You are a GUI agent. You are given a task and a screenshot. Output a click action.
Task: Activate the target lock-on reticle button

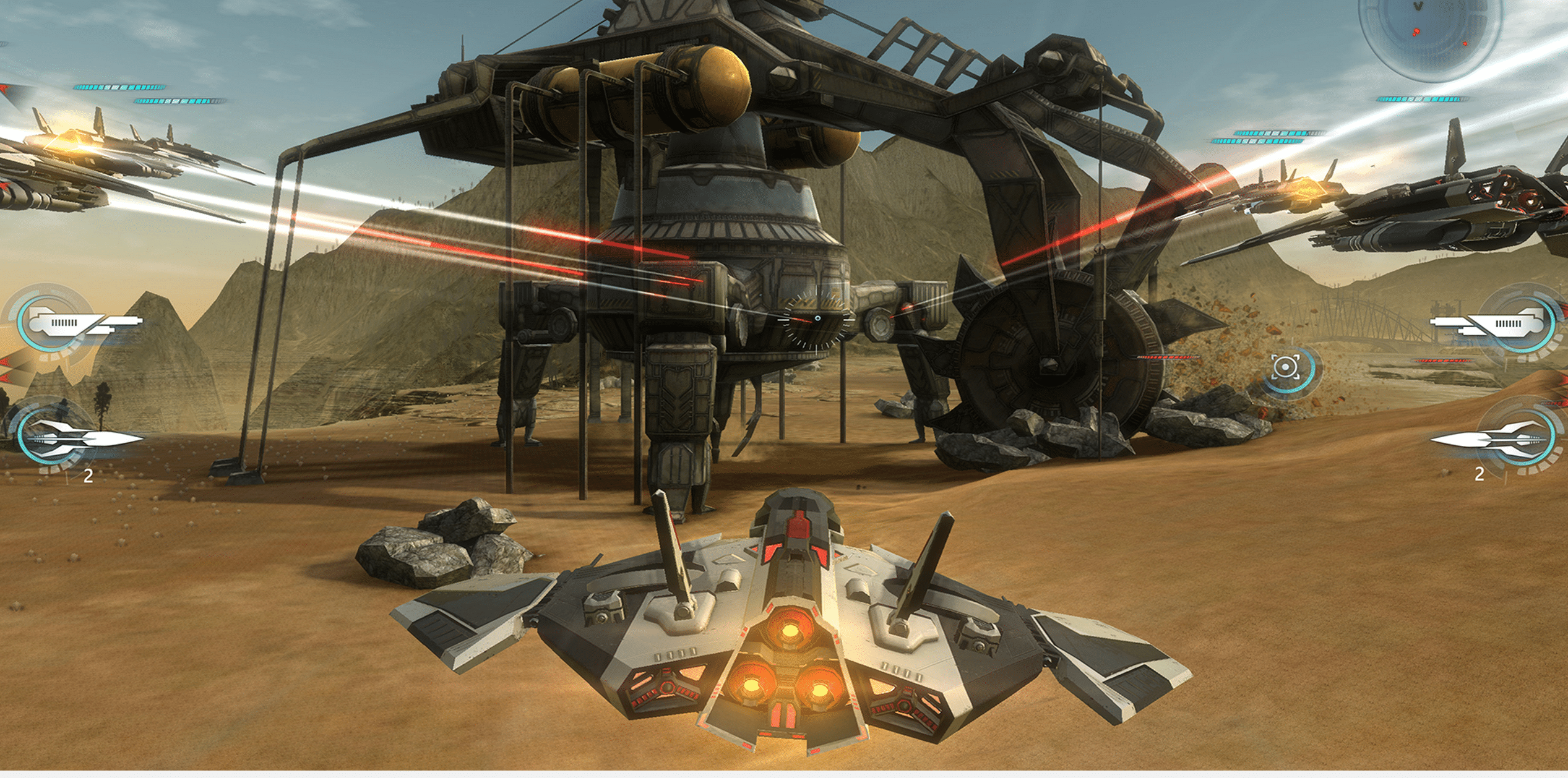click(x=1285, y=368)
